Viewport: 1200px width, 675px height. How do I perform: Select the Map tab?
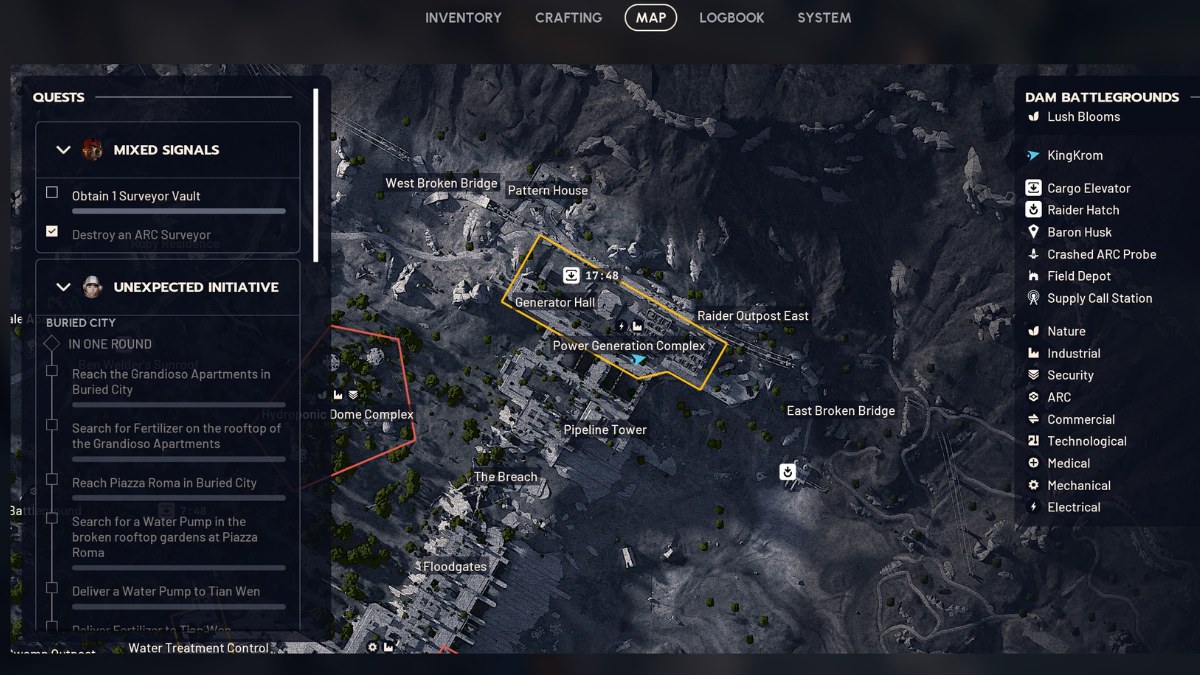[x=651, y=18]
